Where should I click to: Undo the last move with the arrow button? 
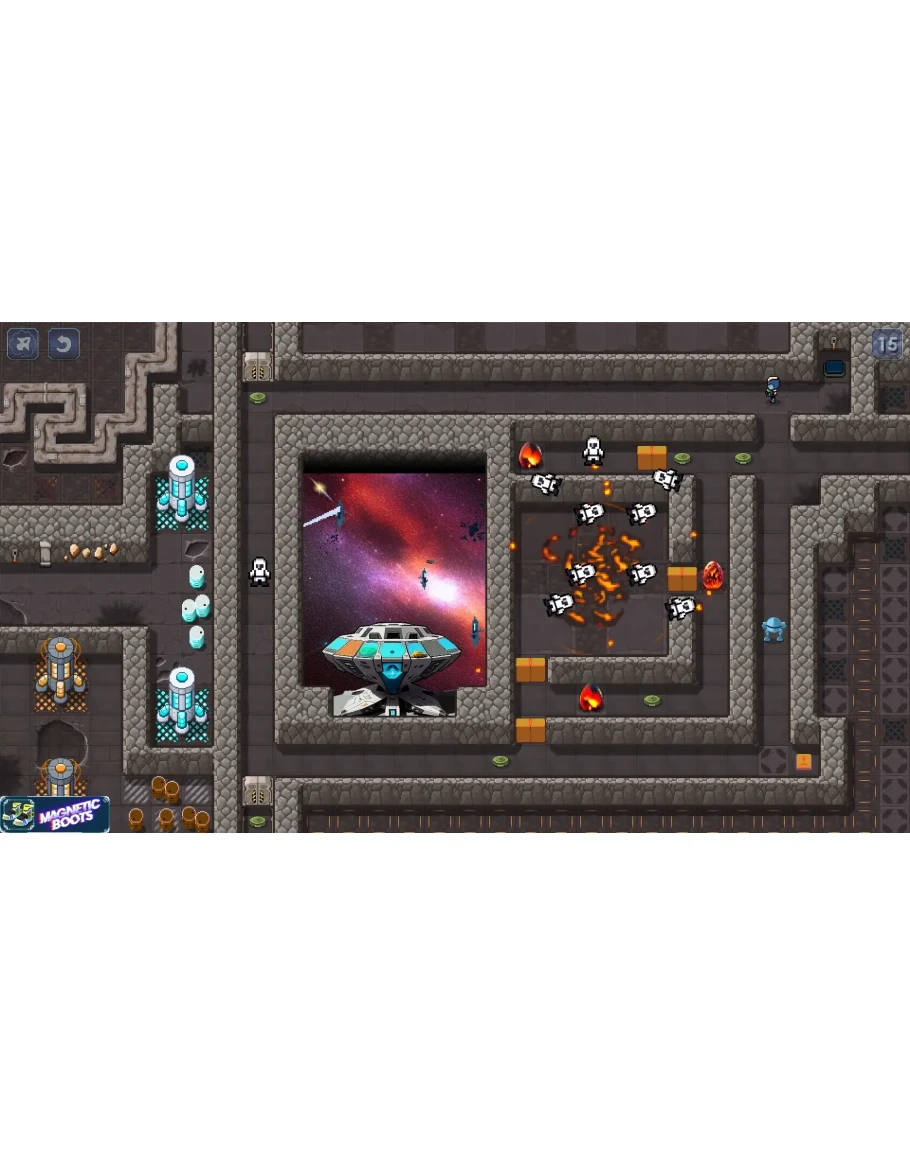pos(64,344)
